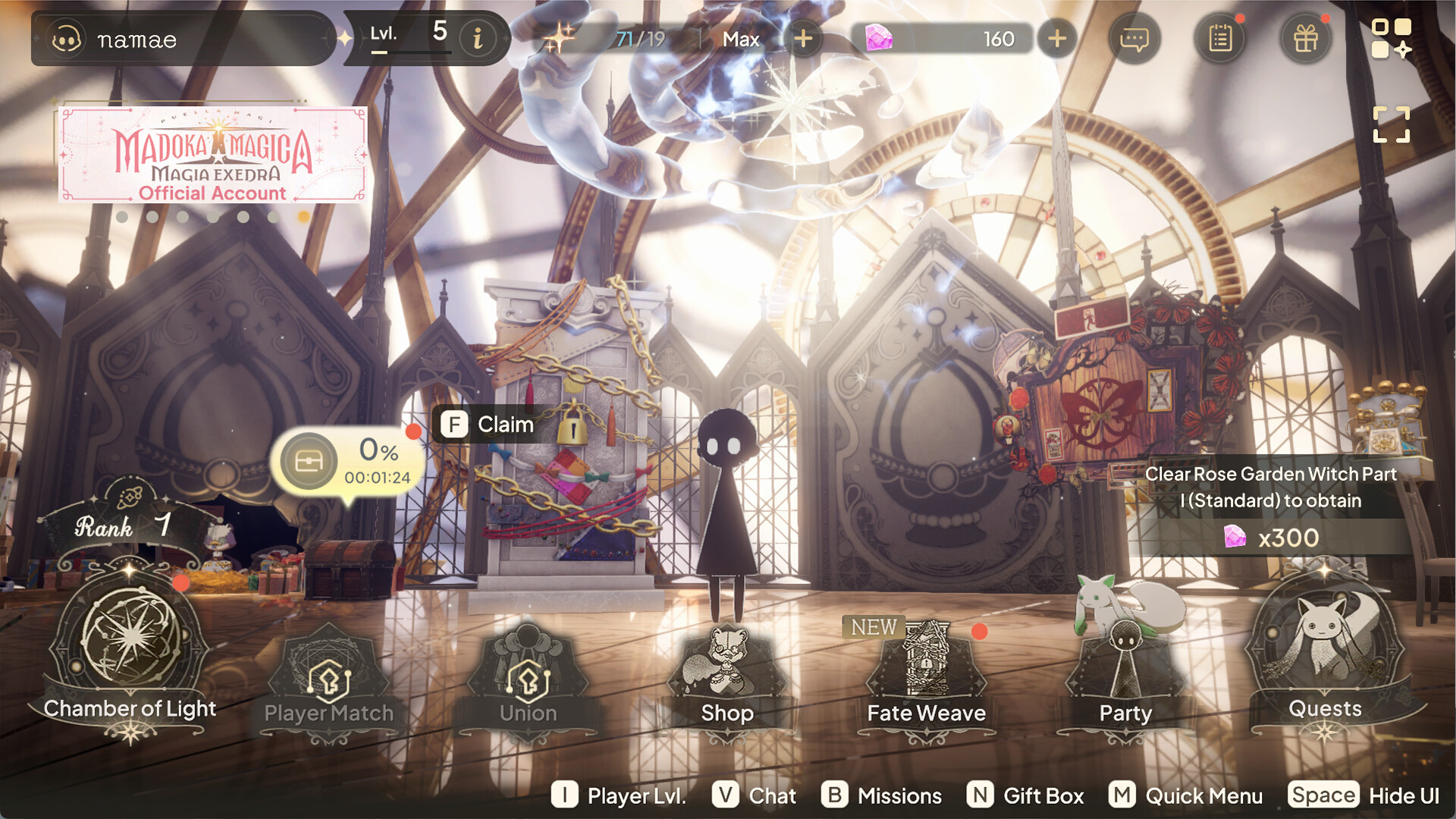View the Magia Exedra Official Account banner

pos(212,155)
